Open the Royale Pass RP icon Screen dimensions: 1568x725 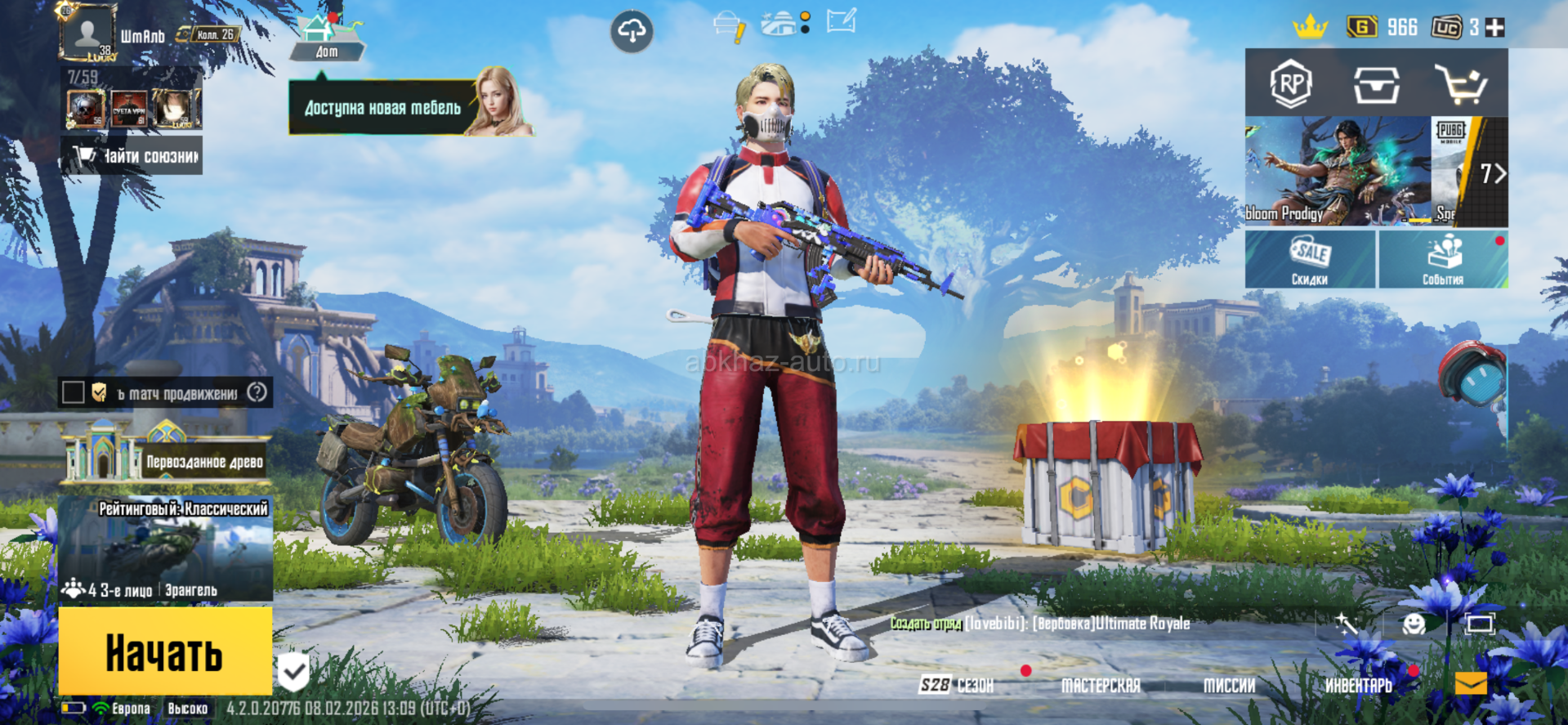point(1291,83)
